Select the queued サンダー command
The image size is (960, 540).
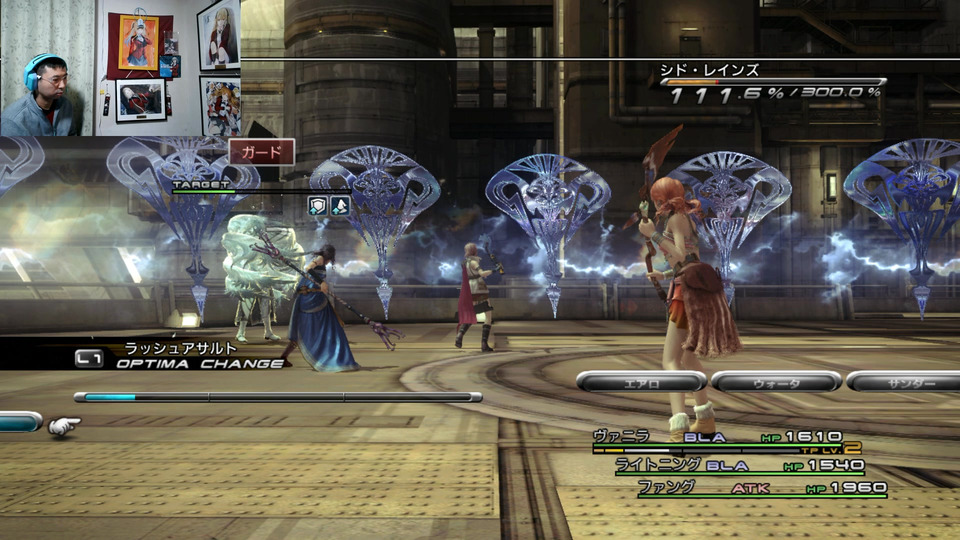click(905, 381)
